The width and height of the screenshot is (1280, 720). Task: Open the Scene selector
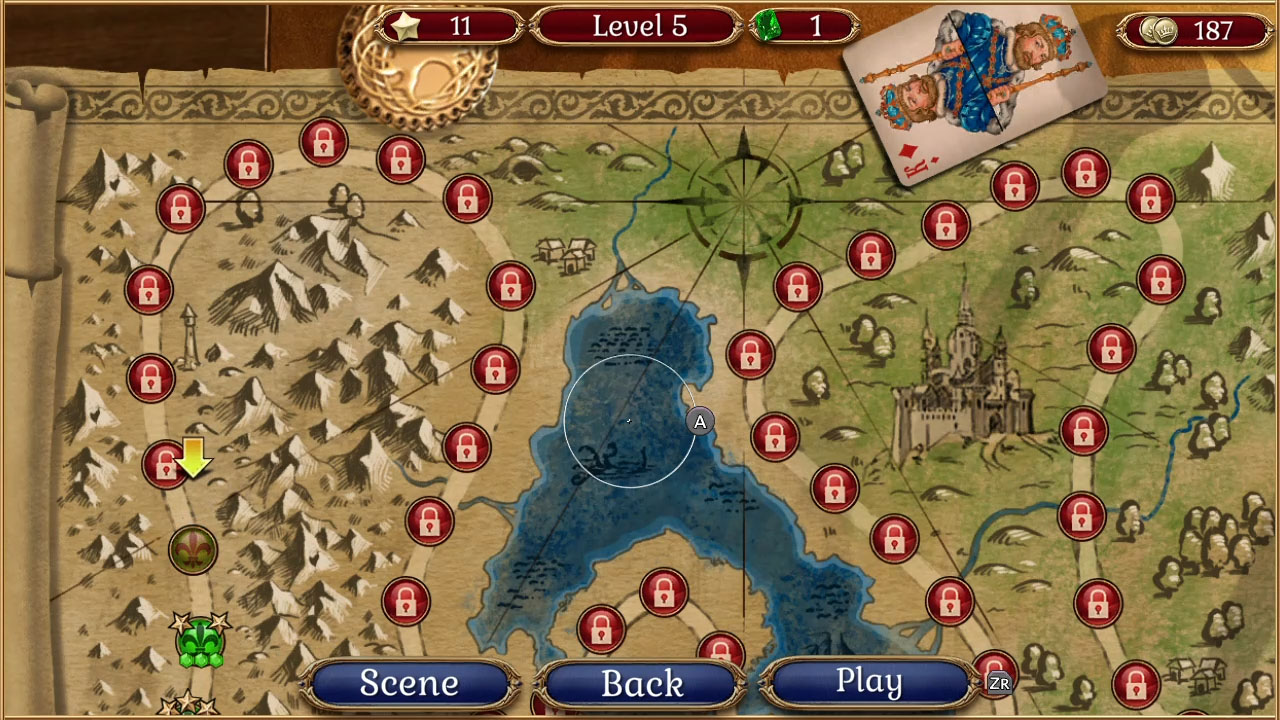(409, 684)
